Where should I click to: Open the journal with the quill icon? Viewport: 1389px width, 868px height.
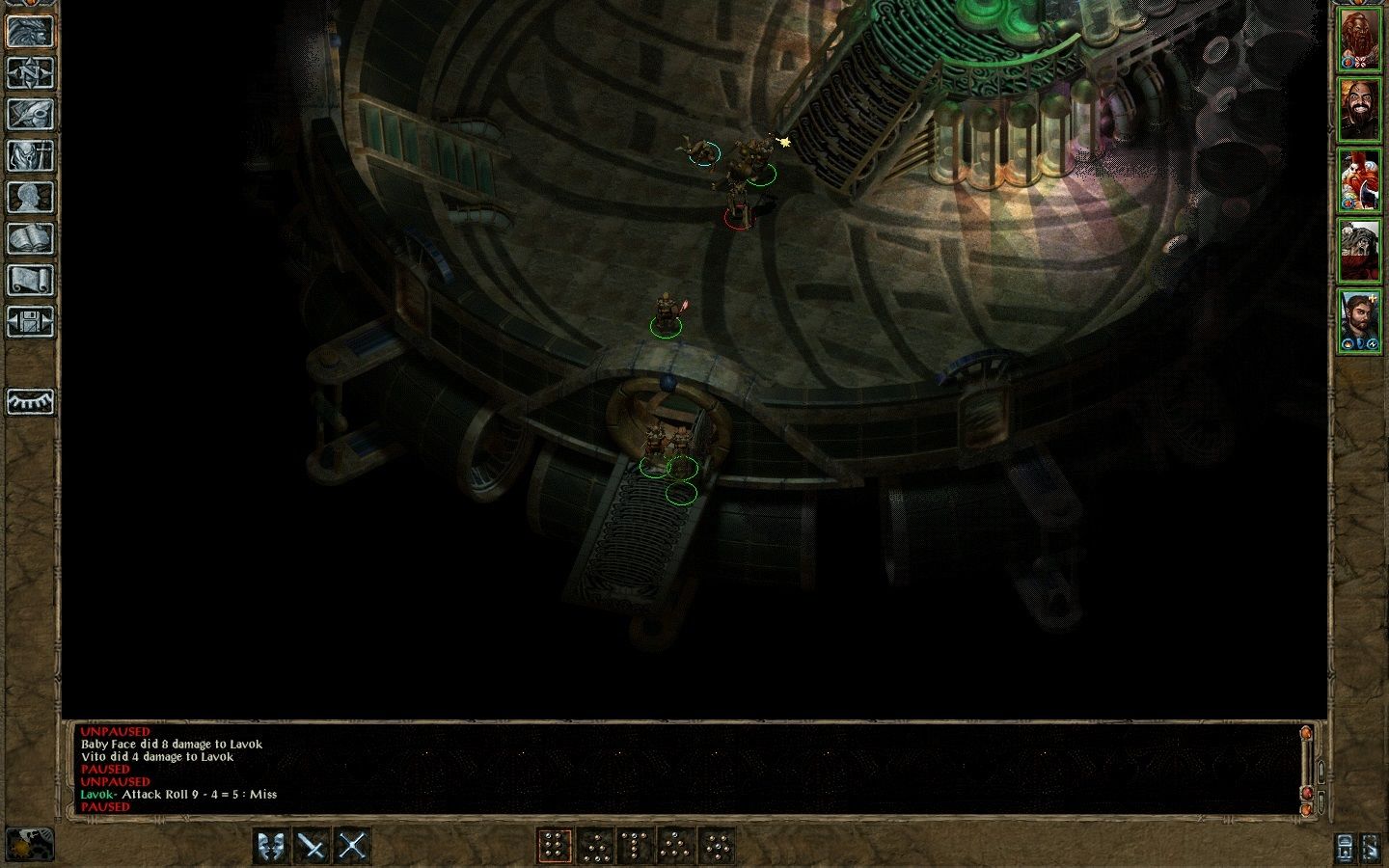(x=30, y=114)
